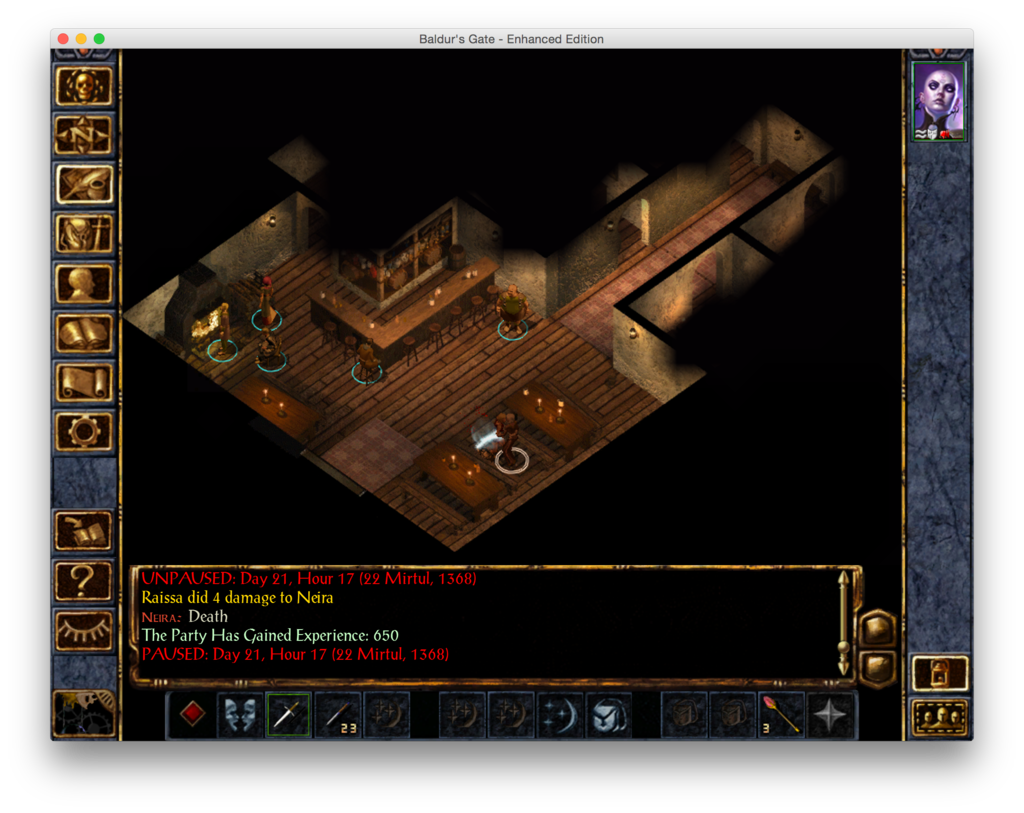This screenshot has width=1024, height=813.
Task: Click the skull return-to-game button
Action: click(x=85, y=86)
